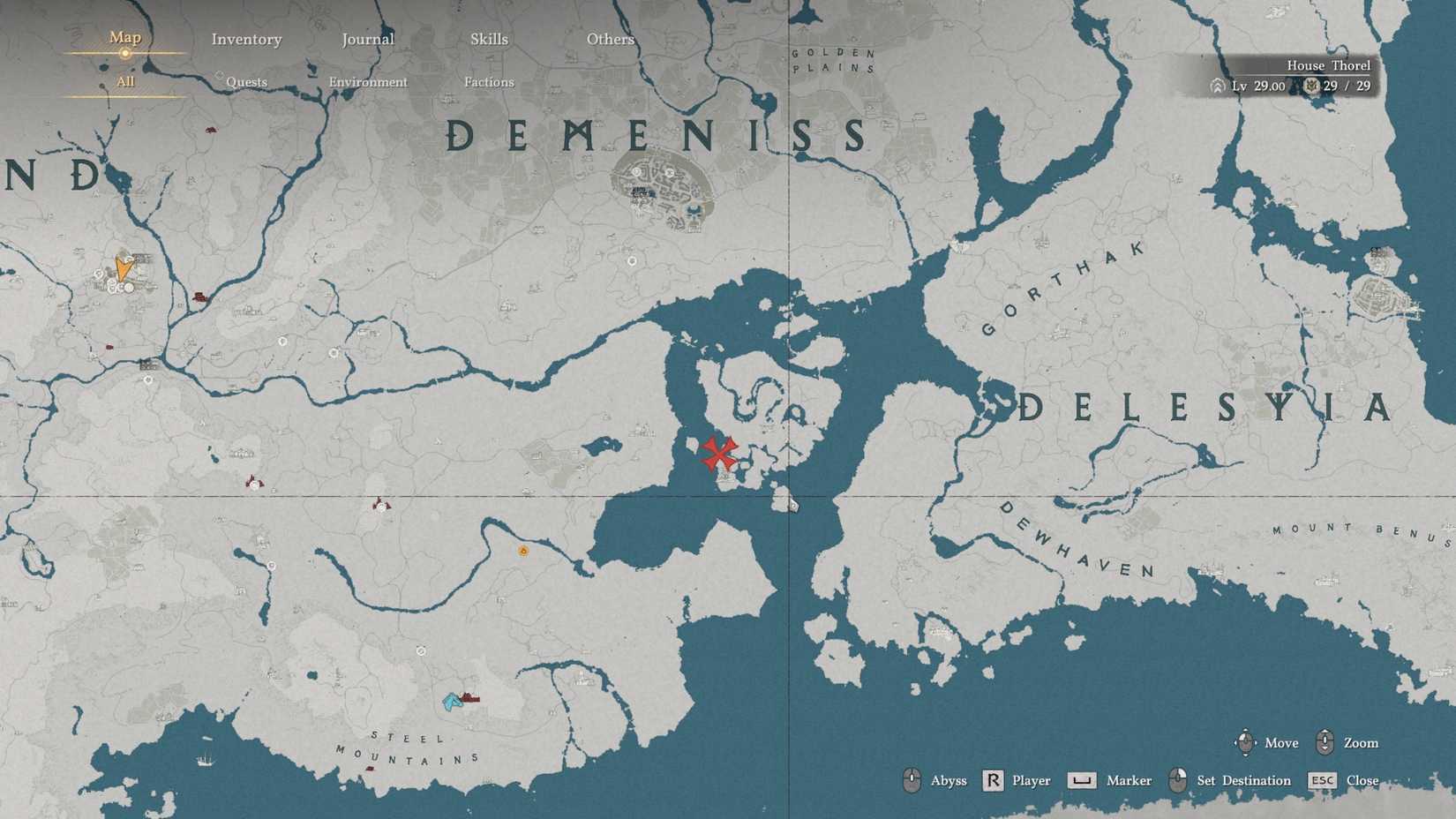
Task: Show only Factions on the map
Action: (488, 81)
